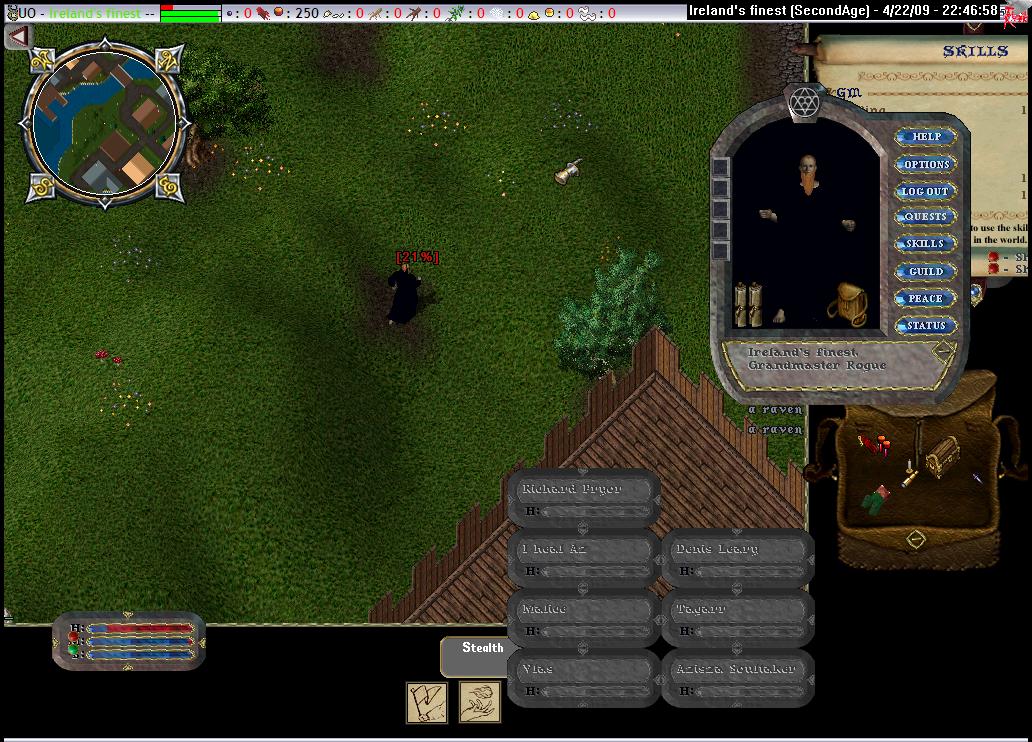The width and height of the screenshot is (1032, 742).
Task: Activate the Stealth skill button
Action: click(482, 649)
